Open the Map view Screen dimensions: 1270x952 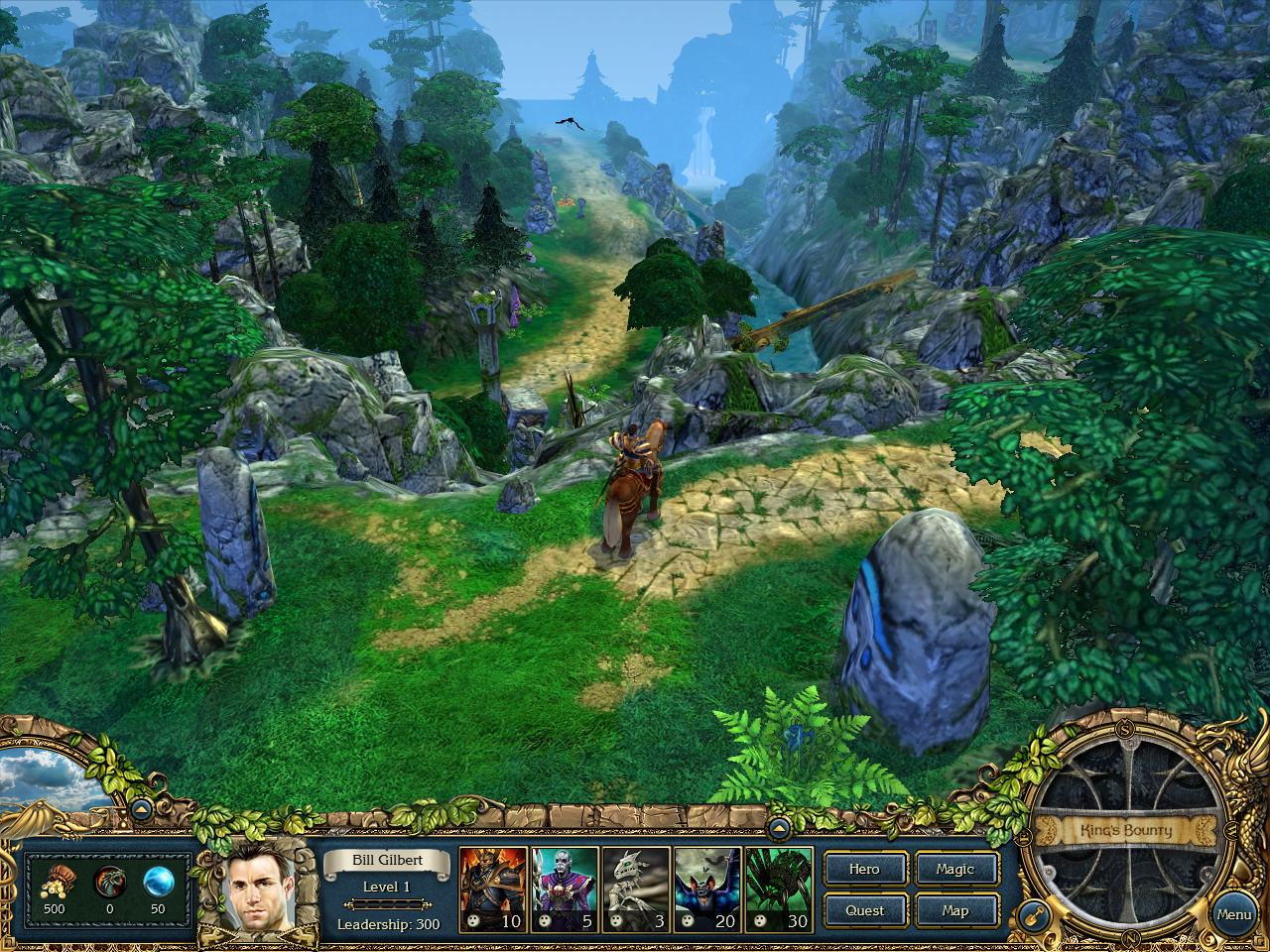pos(954,910)
